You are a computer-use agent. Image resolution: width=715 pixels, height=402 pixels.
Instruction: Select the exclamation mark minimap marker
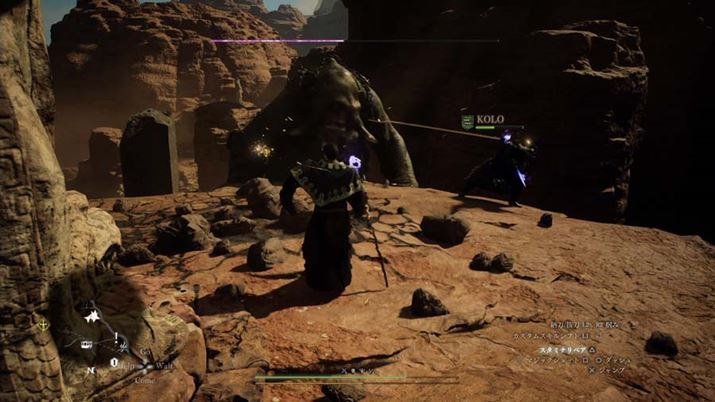tap(117, 337)
